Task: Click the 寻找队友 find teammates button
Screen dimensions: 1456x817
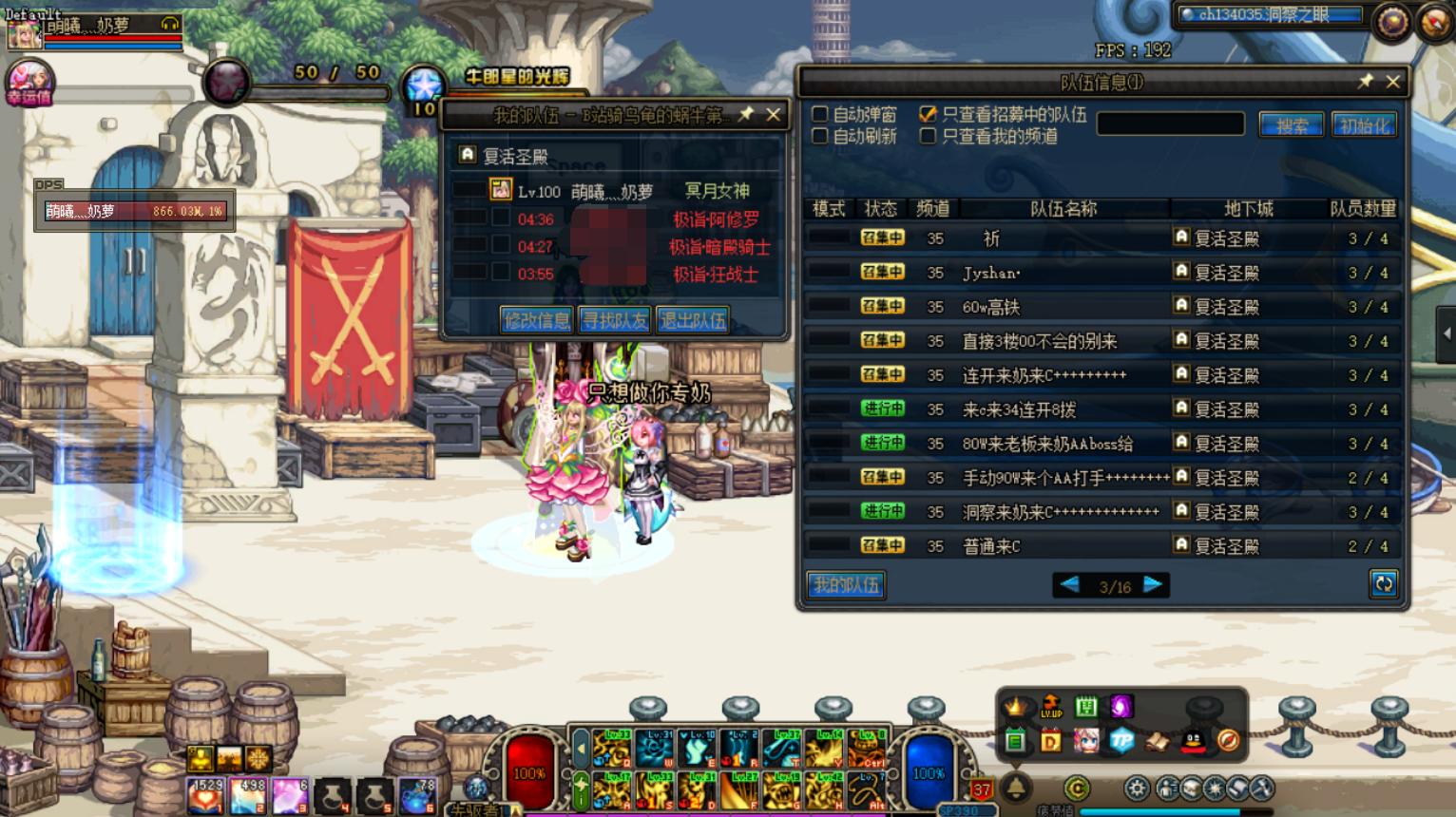Action: (615, 320)
